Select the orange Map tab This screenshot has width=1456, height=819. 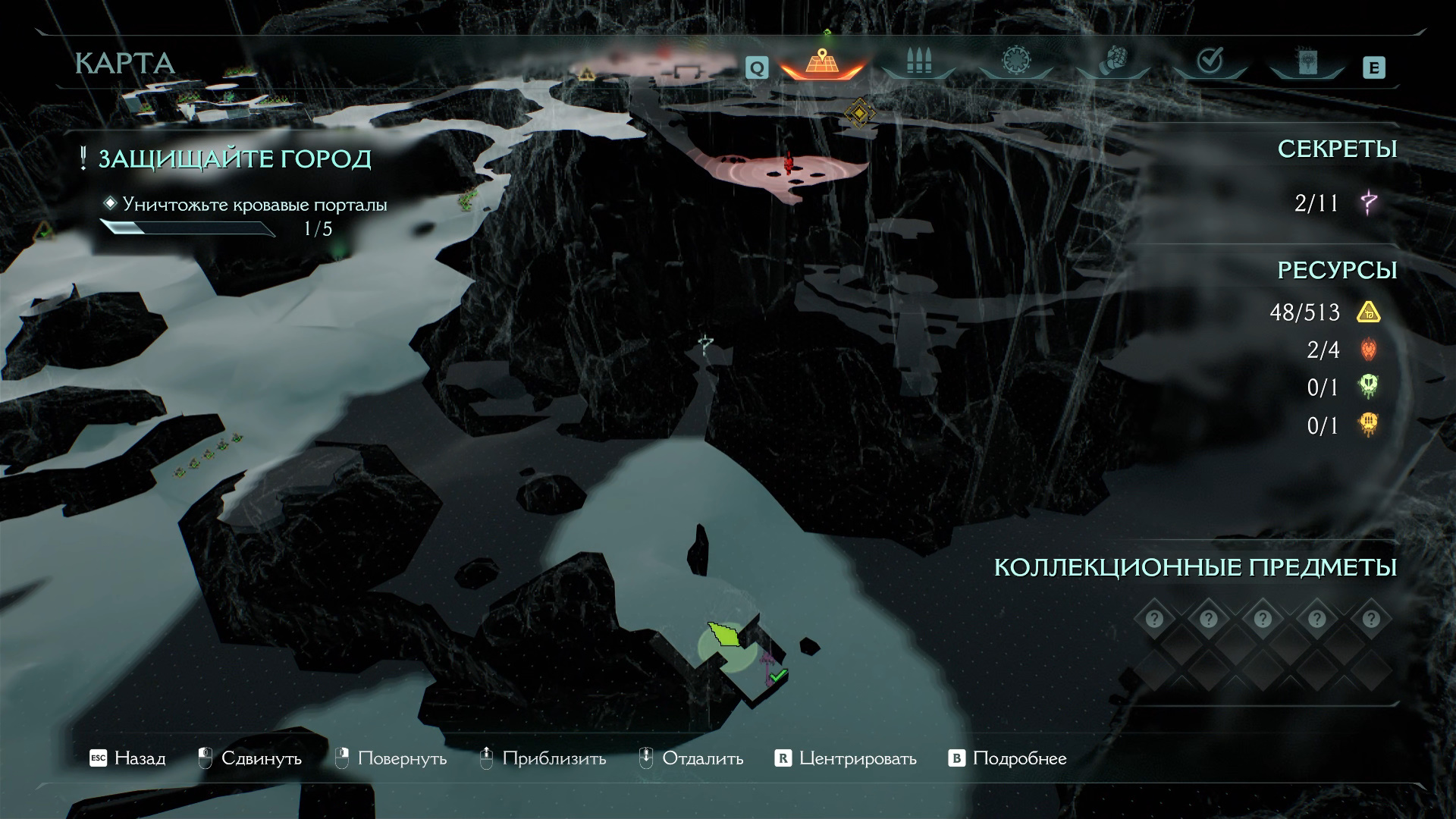(x=821, y=62)
